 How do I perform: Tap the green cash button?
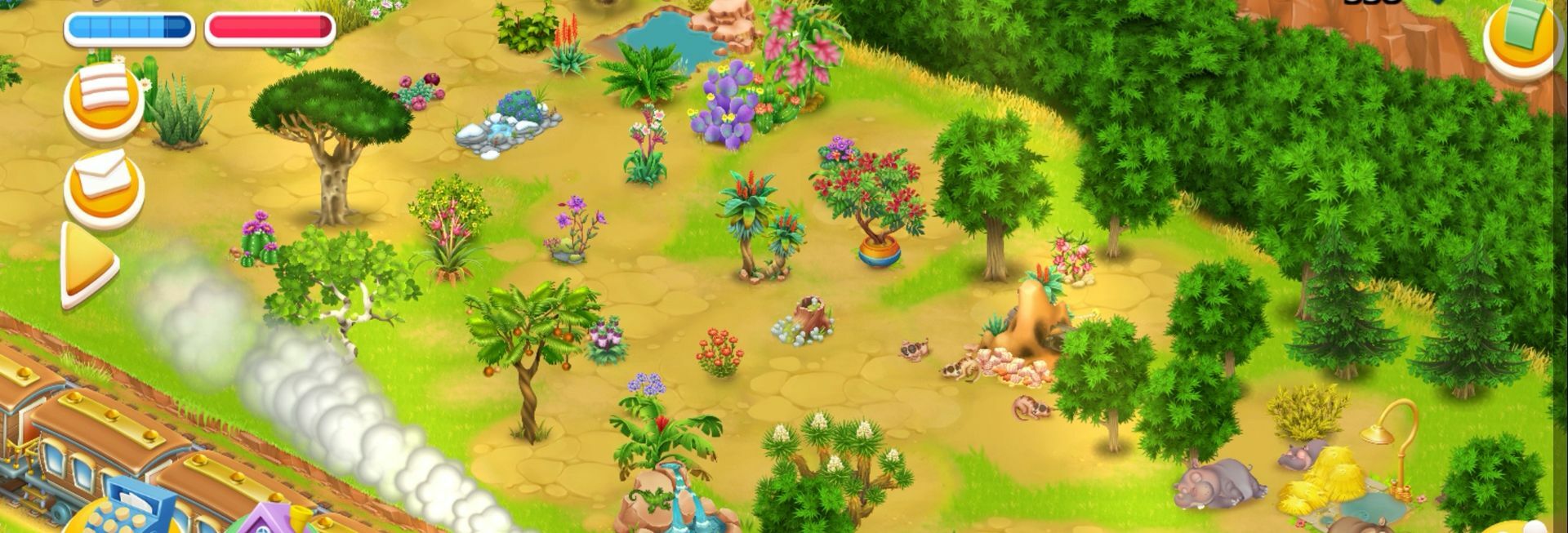pyautogui.click(x=1521, y=39)
